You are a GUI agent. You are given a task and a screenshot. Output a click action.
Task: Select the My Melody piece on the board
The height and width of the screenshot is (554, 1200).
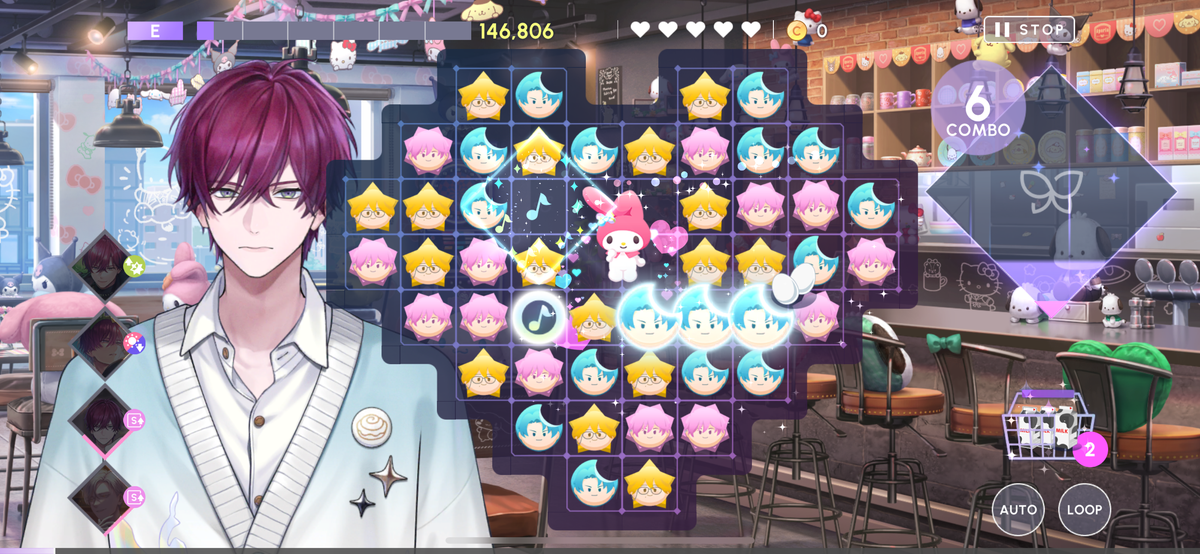point(622,235)
